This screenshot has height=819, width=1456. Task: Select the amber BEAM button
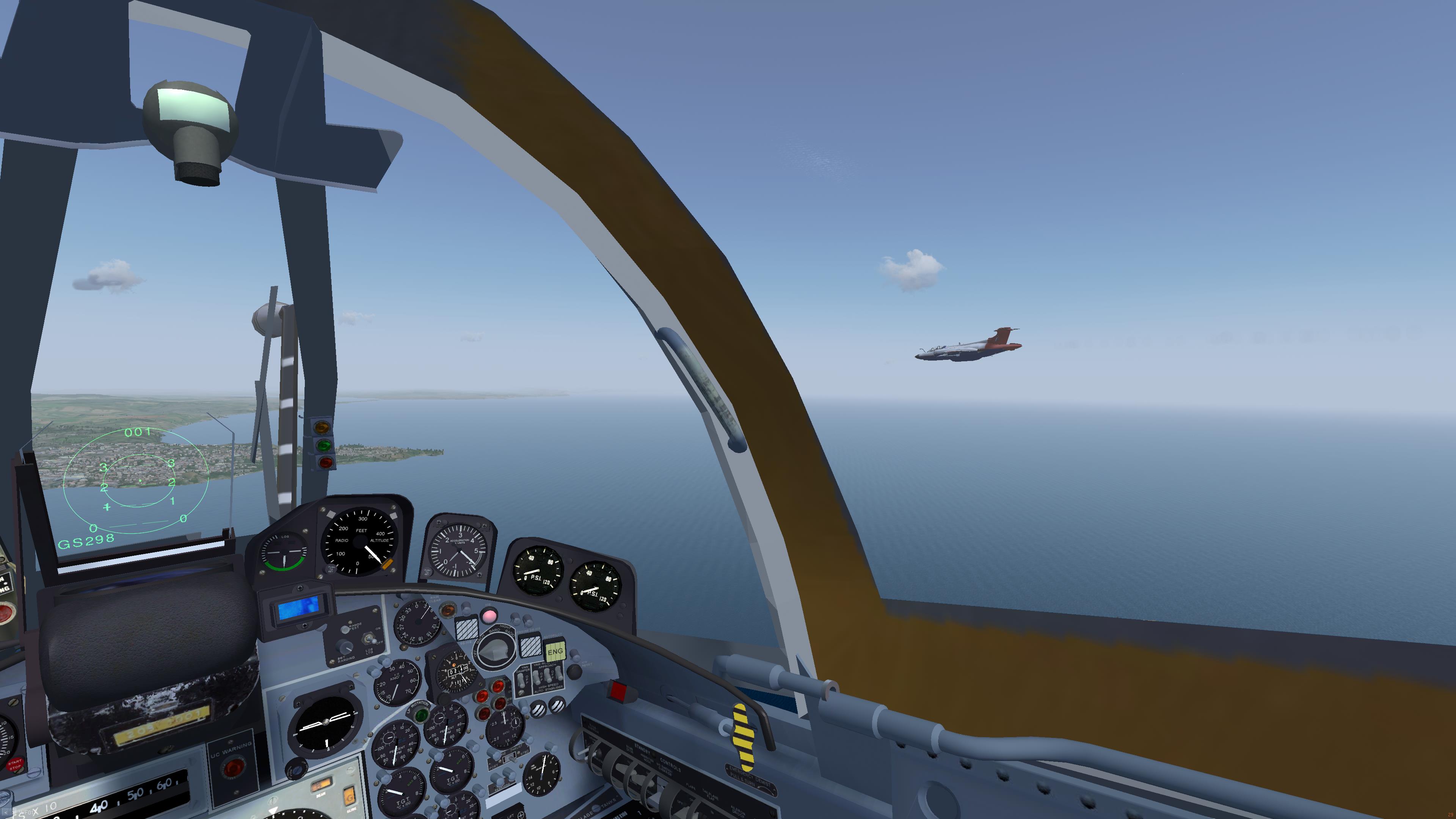[x=321, y=784]
